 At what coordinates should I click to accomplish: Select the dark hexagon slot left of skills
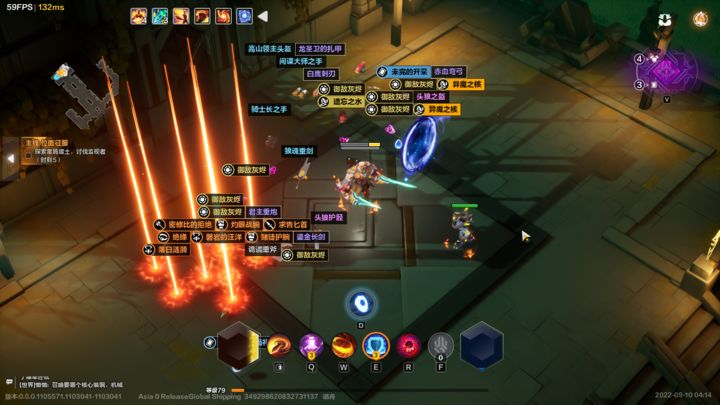[238, 346]
